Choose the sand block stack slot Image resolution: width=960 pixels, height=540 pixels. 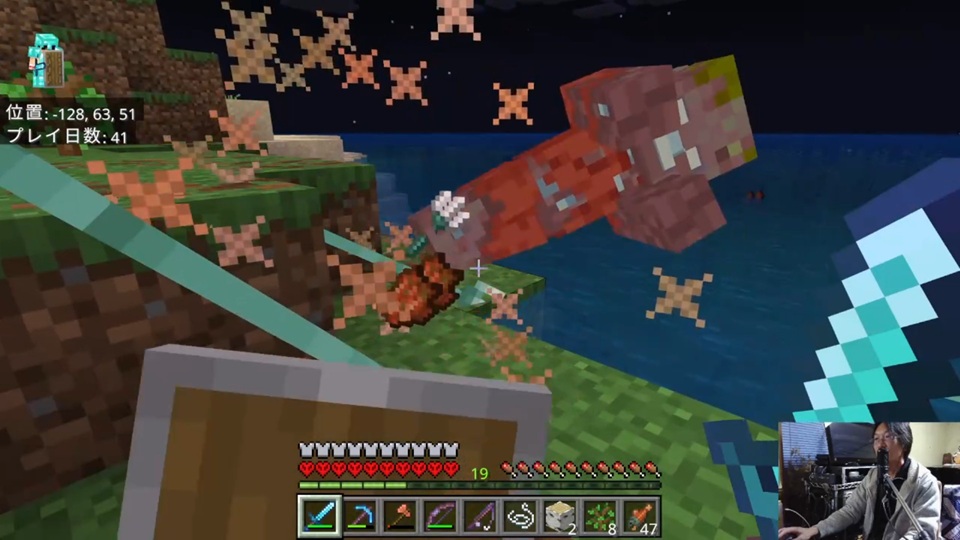pyautogui.click(x=559, y=516)
